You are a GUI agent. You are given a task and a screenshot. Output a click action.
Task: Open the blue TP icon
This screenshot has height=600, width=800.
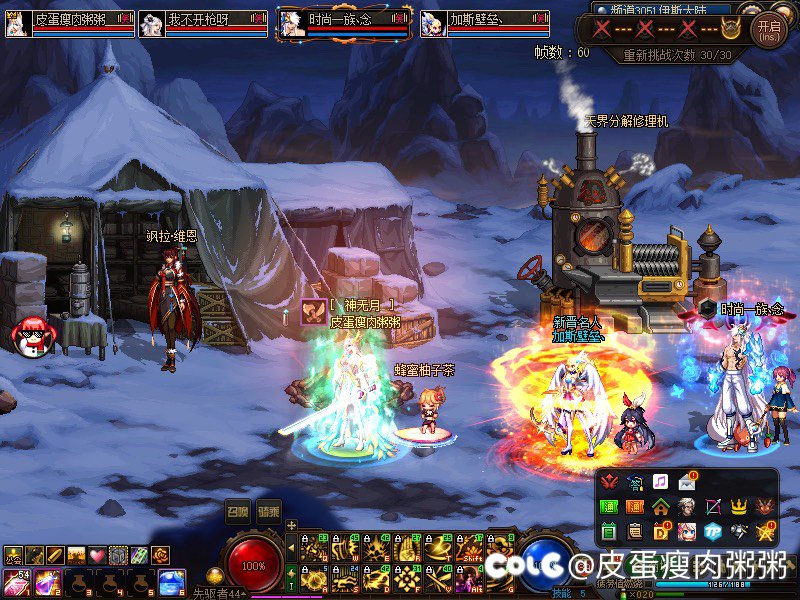click(x=713, y=531)
